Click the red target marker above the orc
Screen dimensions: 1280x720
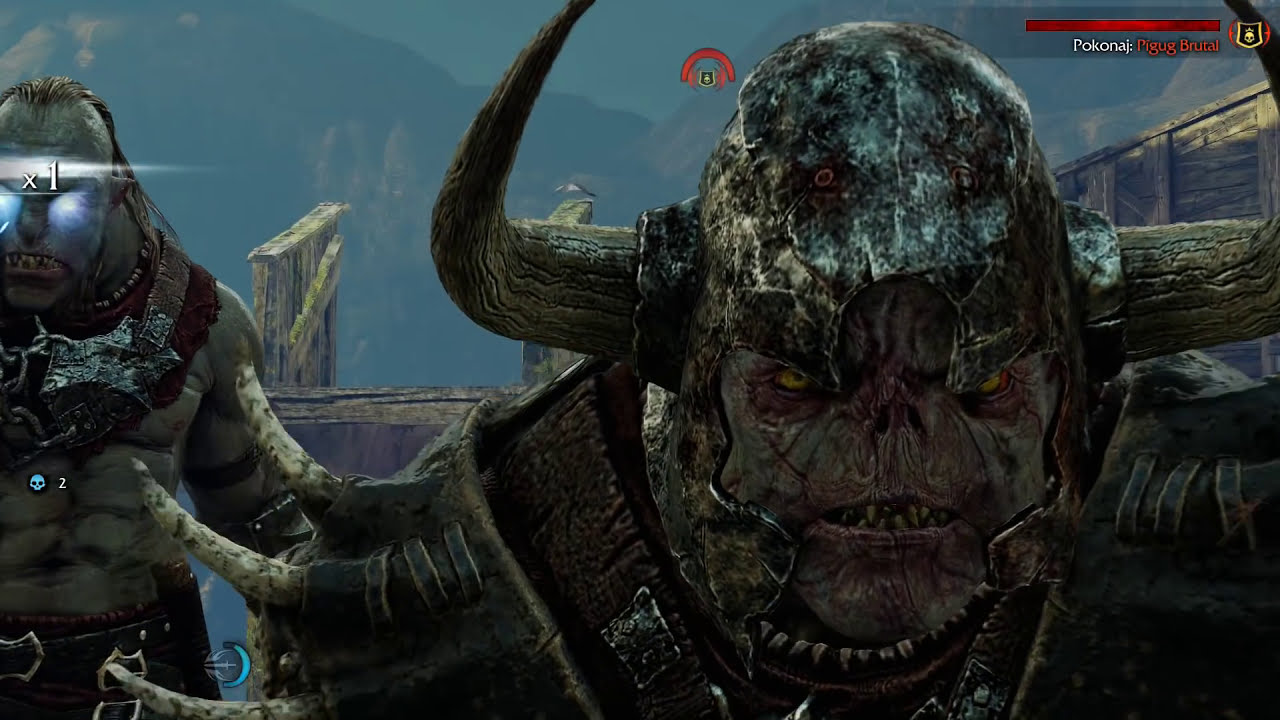[708, 72]
